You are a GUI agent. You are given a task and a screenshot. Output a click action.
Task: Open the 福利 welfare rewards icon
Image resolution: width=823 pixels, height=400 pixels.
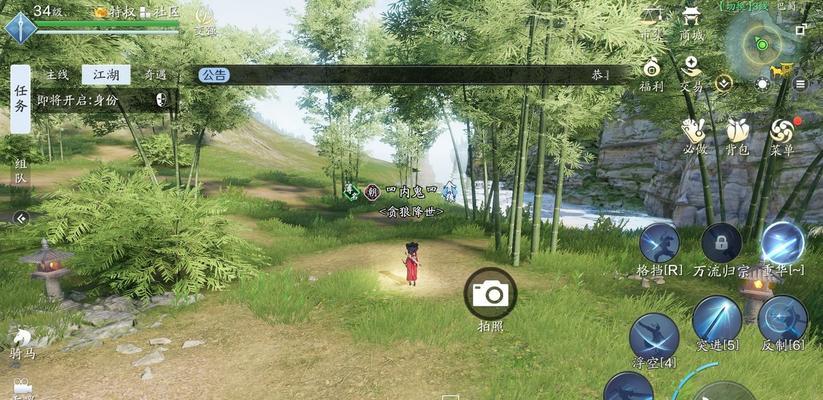pyautogui.click(x=652, y=71)
